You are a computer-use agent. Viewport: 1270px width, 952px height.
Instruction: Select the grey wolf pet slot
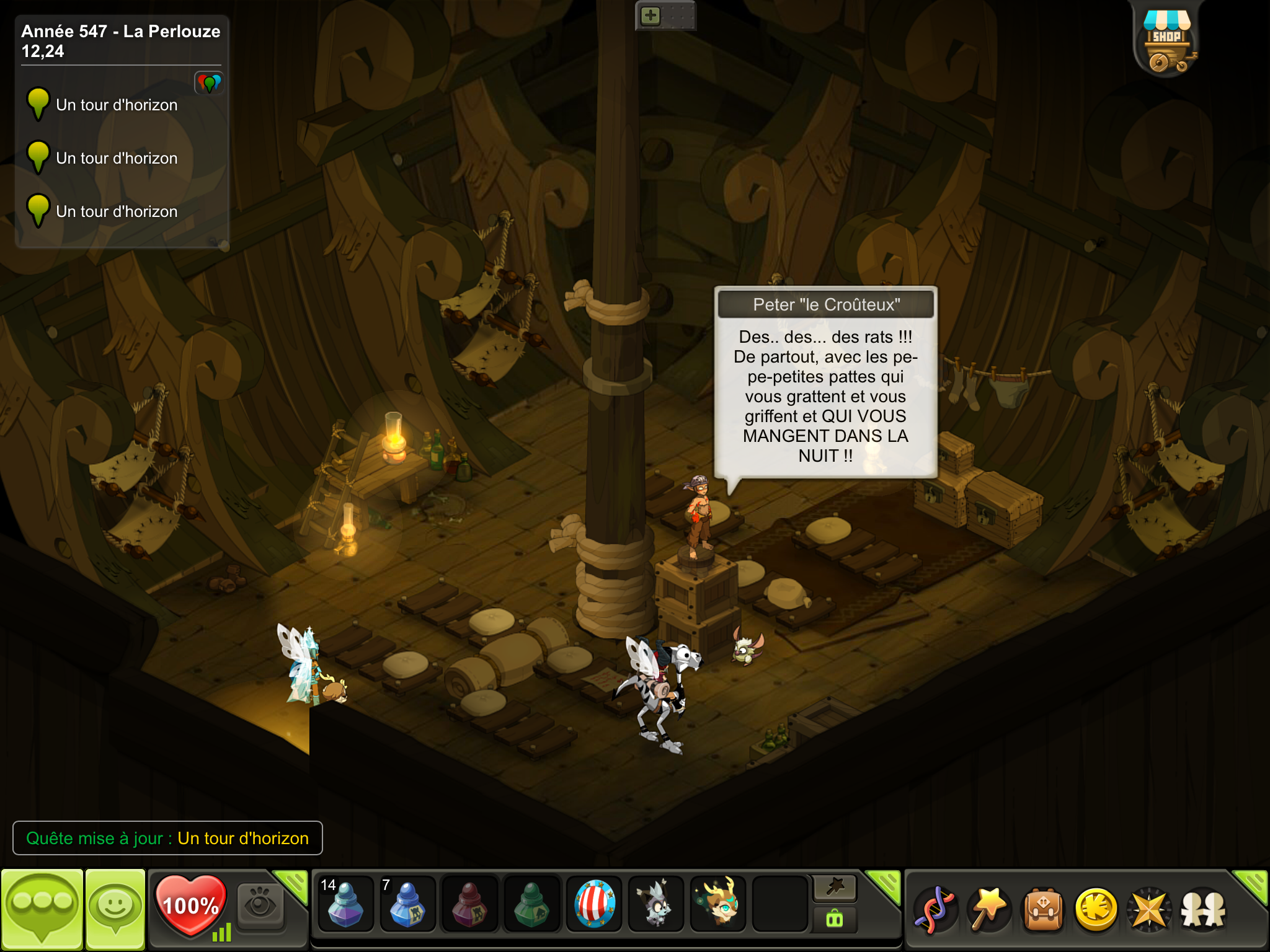[655, 904]
